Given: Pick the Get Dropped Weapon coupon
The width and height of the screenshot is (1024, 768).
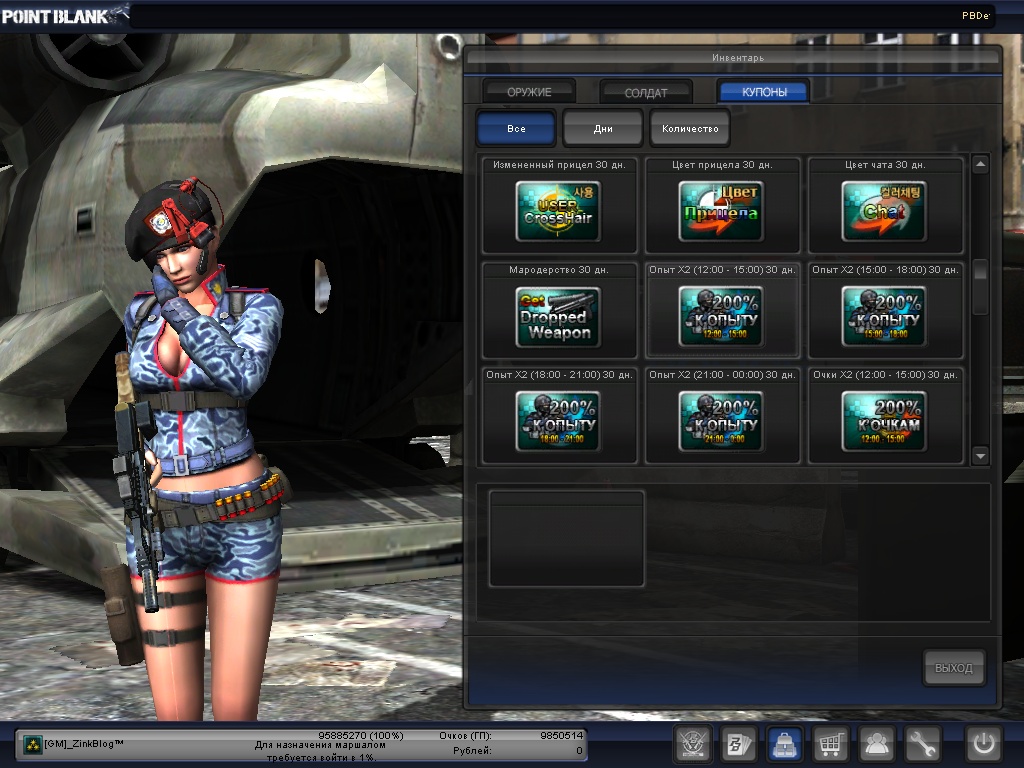Looking at the screenshot, I should (558, 317).
